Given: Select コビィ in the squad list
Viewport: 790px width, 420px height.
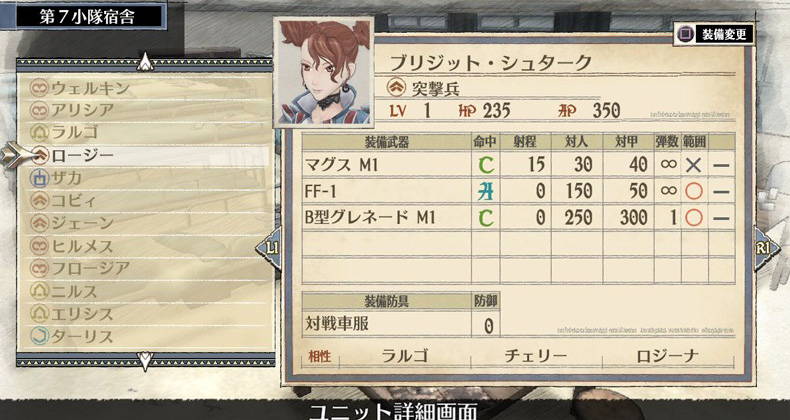Looking at the screenshot, I should tap(76, 200).
